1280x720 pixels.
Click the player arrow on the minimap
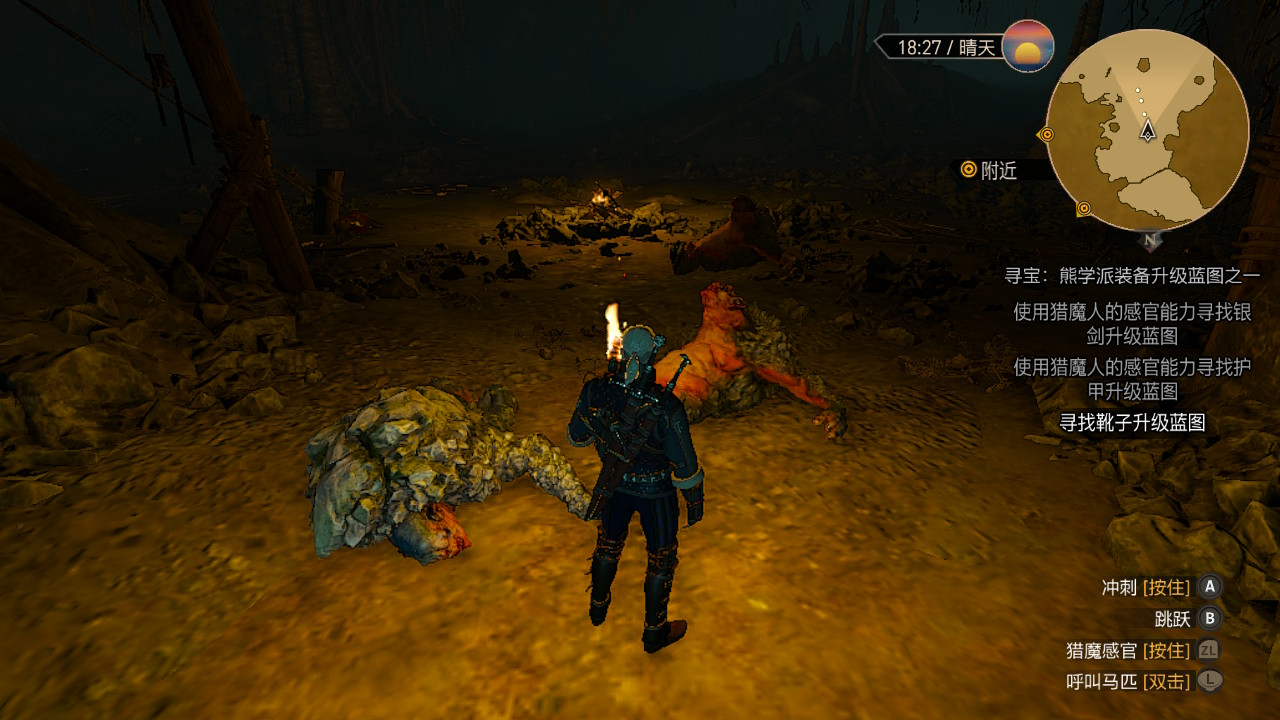(1148, 129)
